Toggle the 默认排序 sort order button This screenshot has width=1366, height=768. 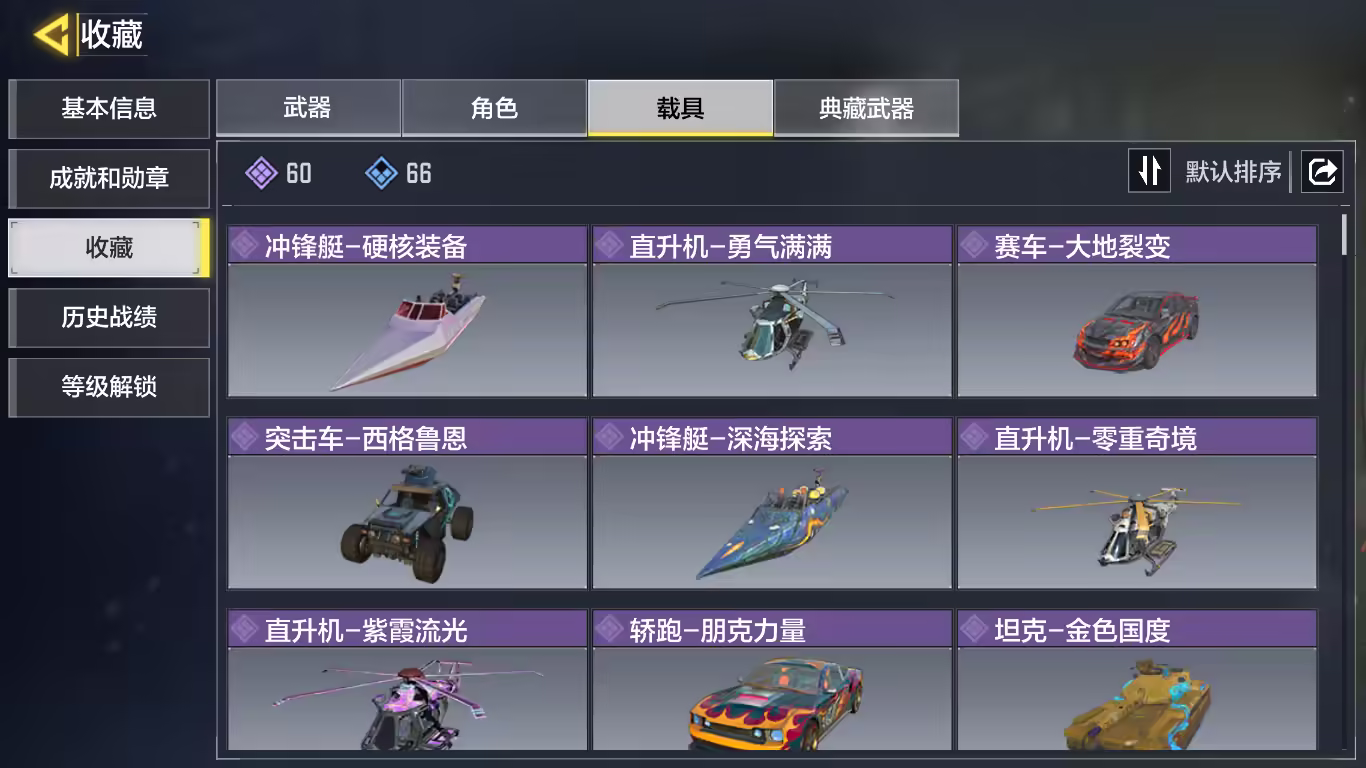point(1149,171)
